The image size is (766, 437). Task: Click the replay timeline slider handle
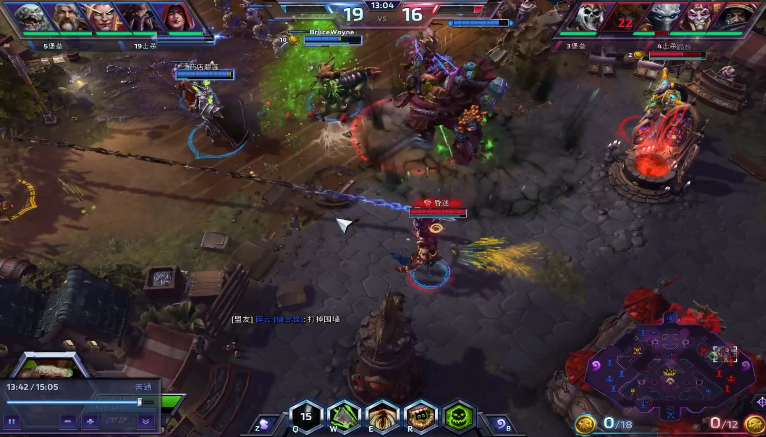coord(140,402)
